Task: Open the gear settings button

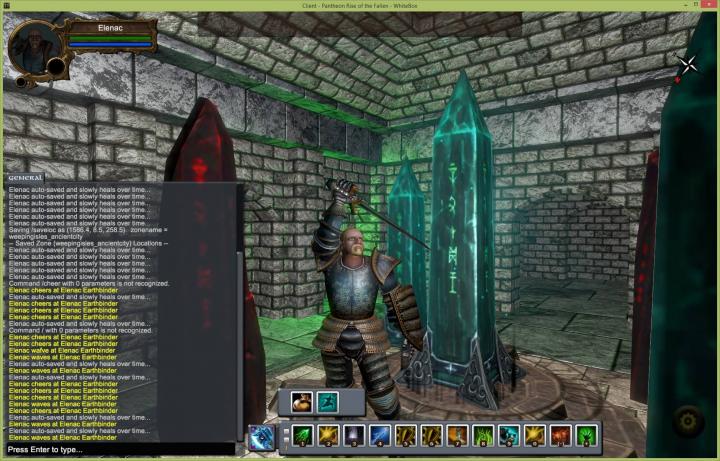Action: (686, 420)
